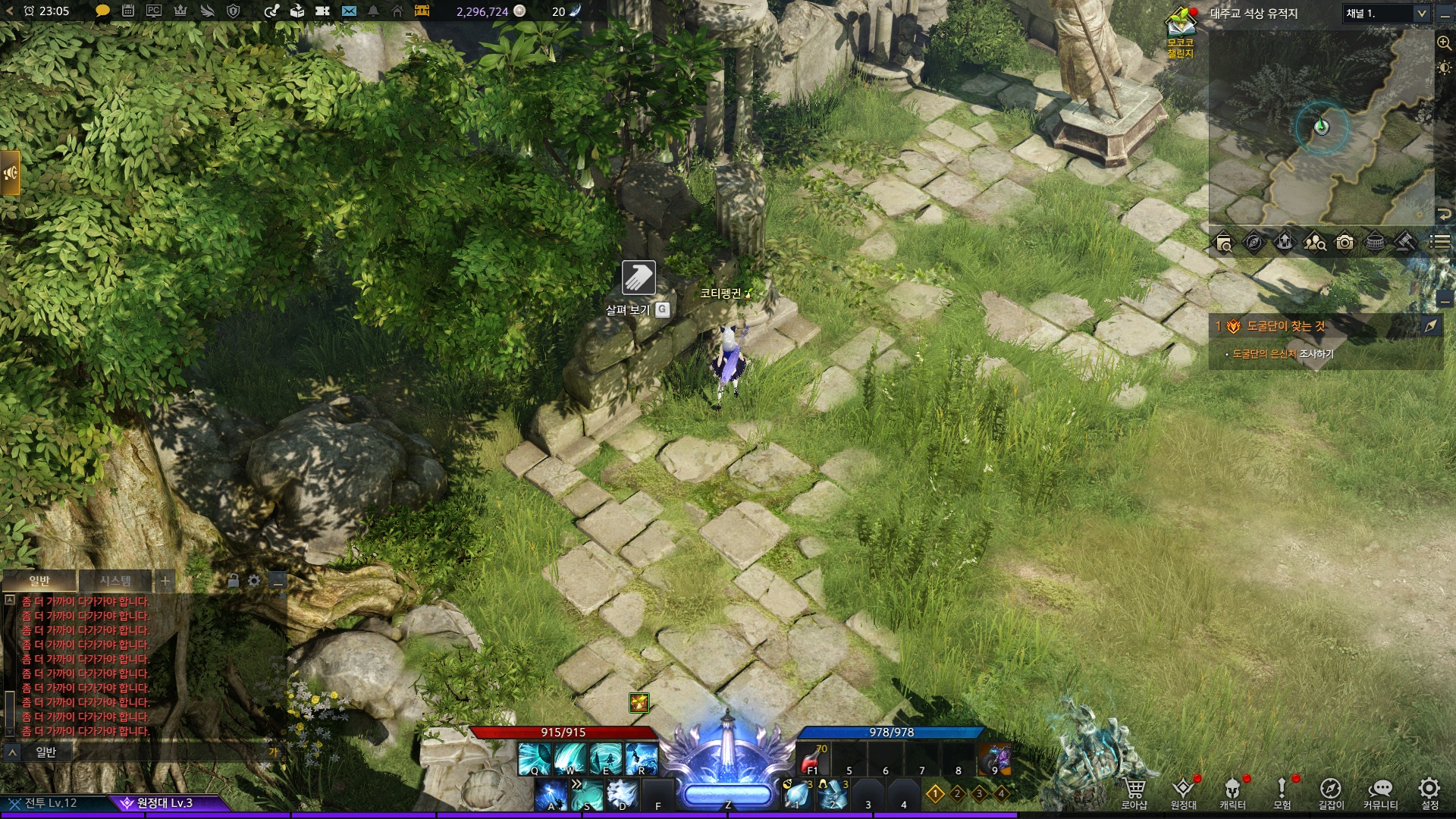Select the 도굴단이 찾는 것 quest tracker
The width and height of the screenshot is (1456, 819).
pos(1286,326)
